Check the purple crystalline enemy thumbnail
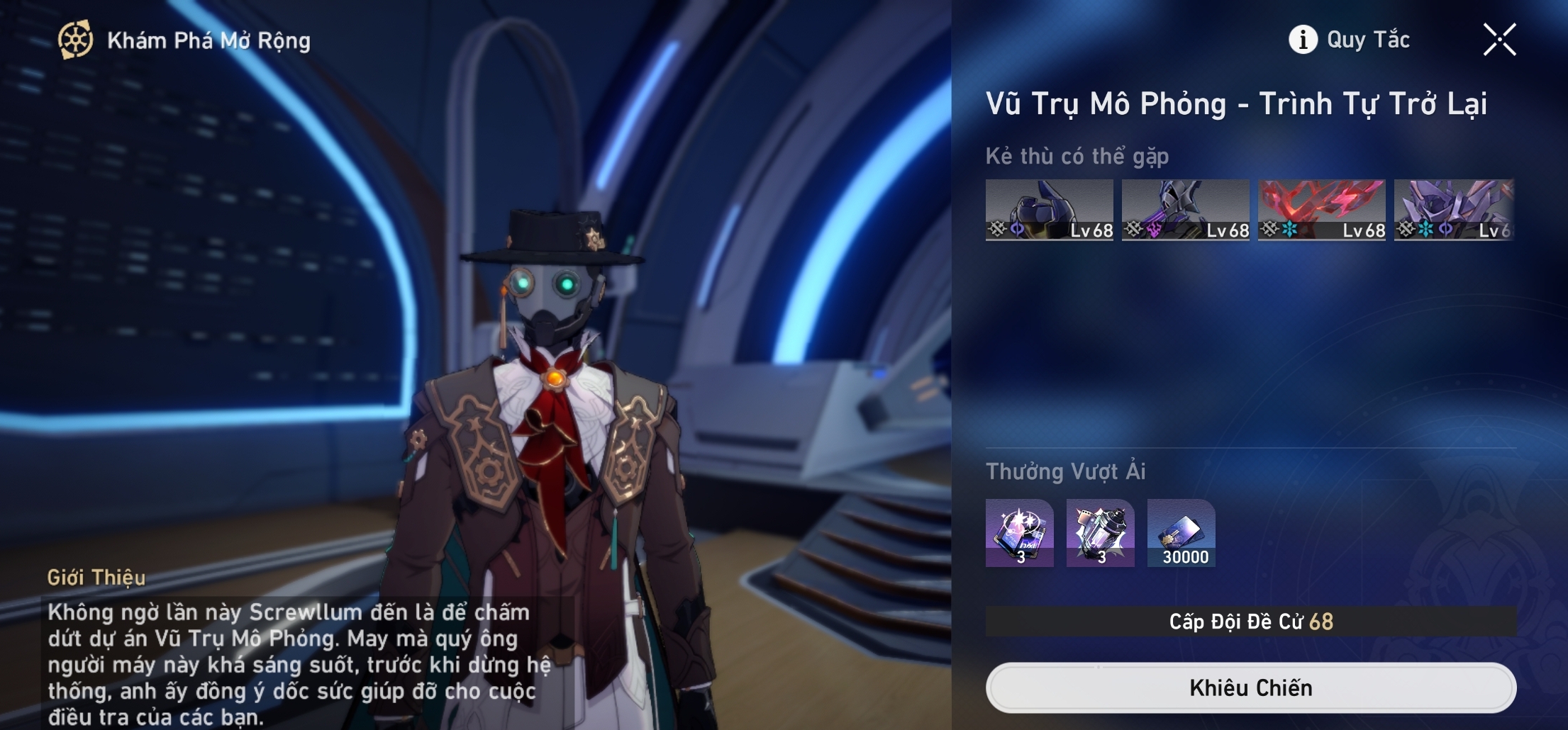The width and height of the screenshot is (1568, 730). (x=1454, y=210)
